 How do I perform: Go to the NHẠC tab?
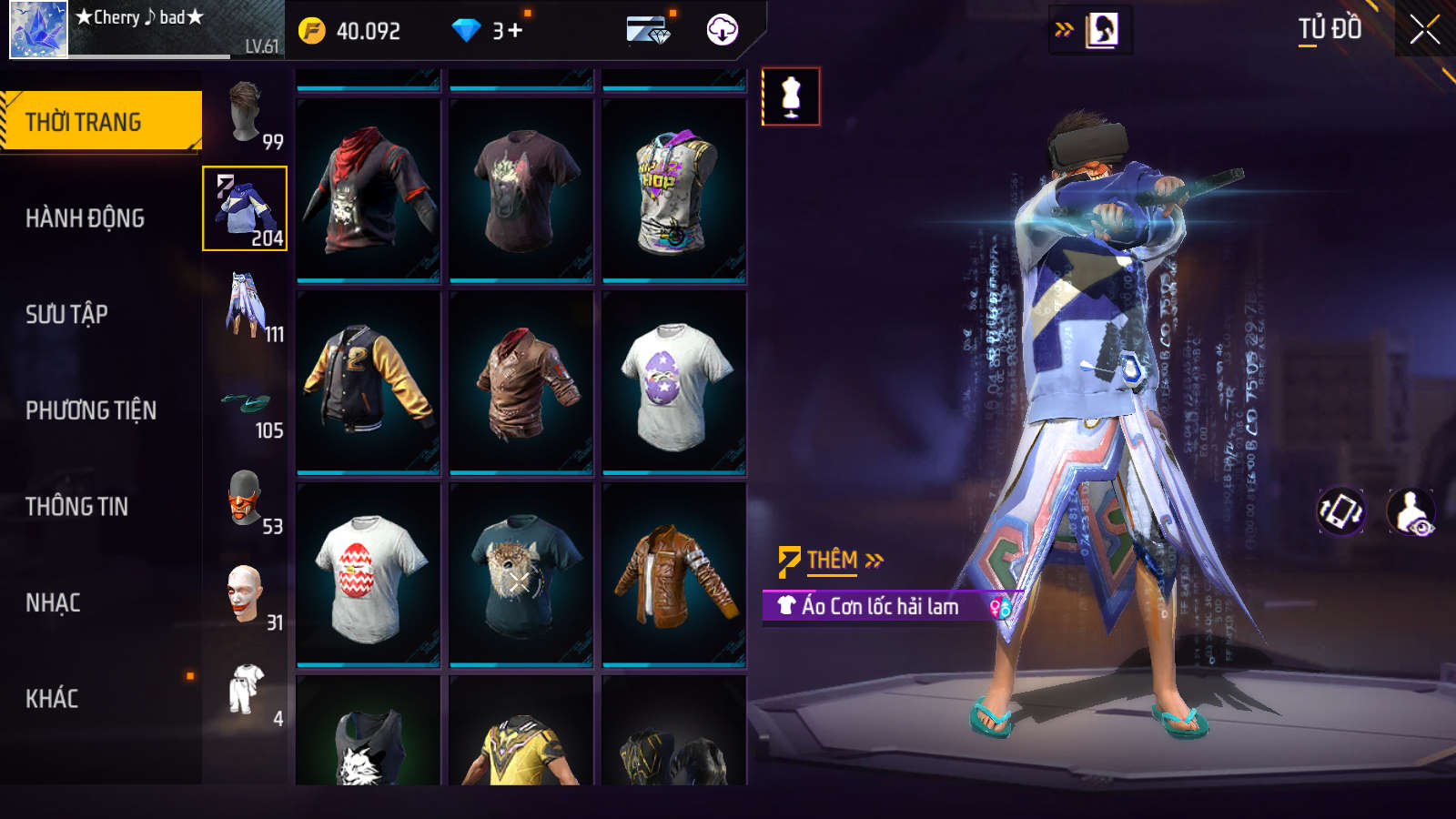coord(53,603)
